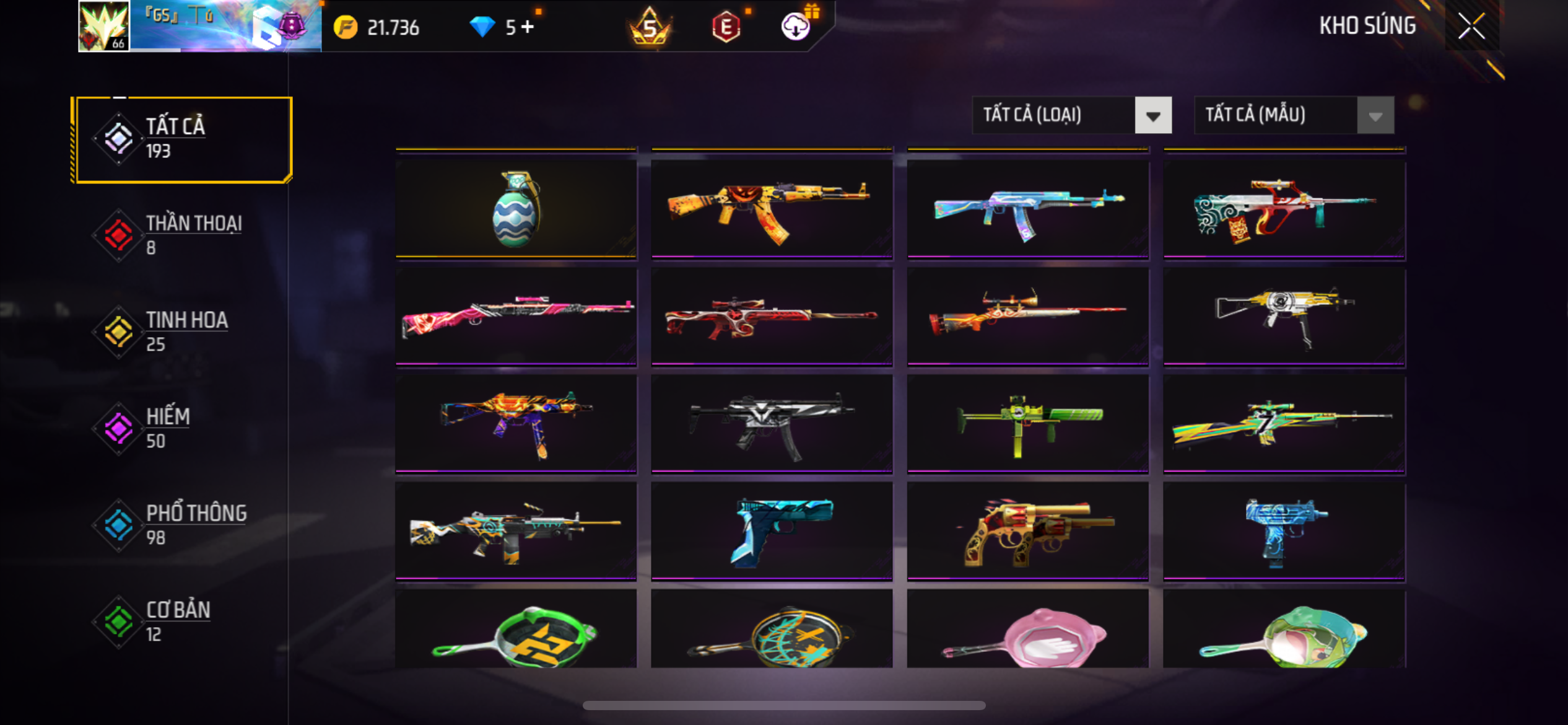Open the Hiếm rarity tab
The image size is (1568, 725).
[x=181, y=429]
